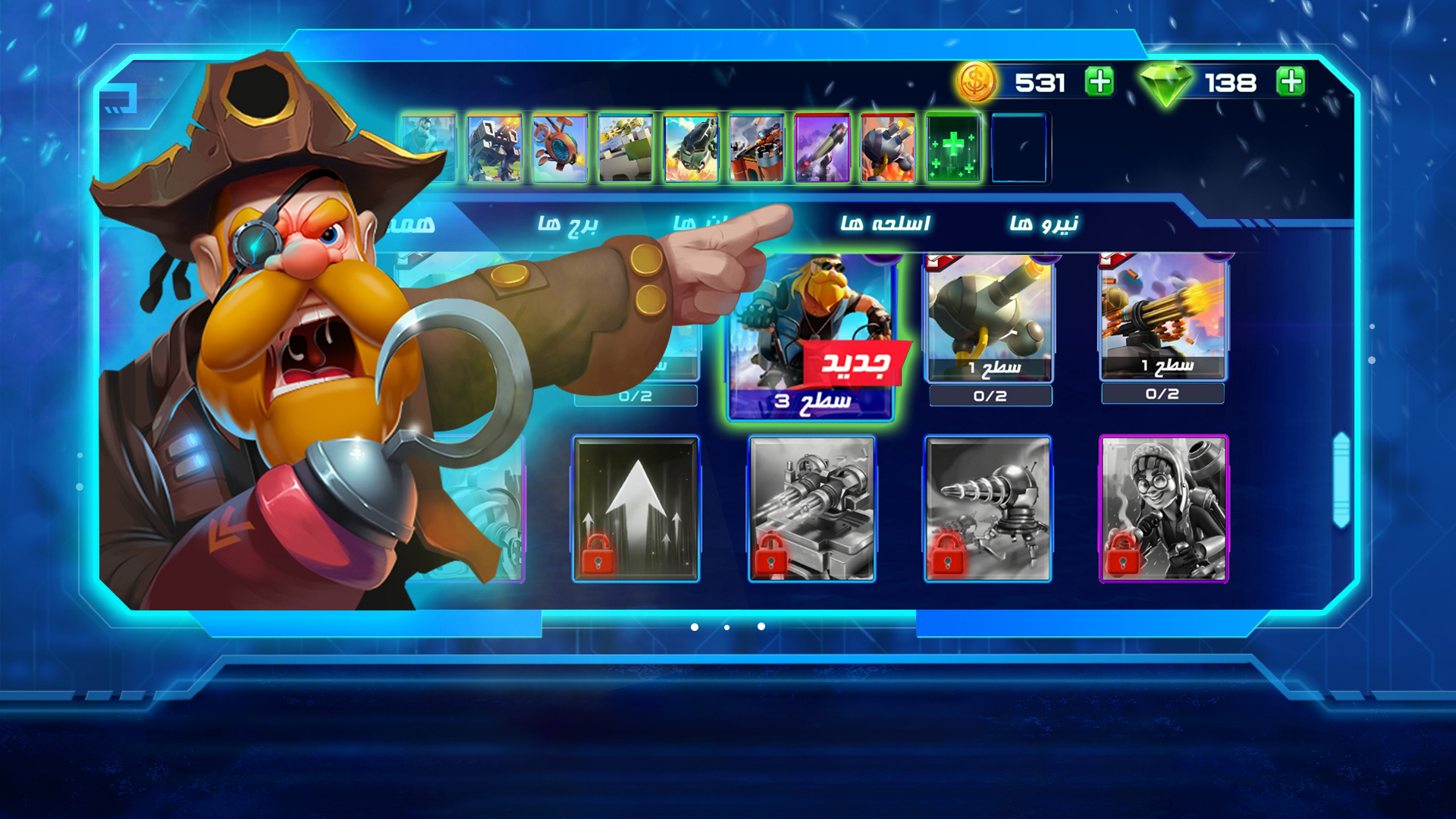Viewport: 1456px width, 819px height.
Task: Select the orange castle tower deck card
Action: coord(756,149)
